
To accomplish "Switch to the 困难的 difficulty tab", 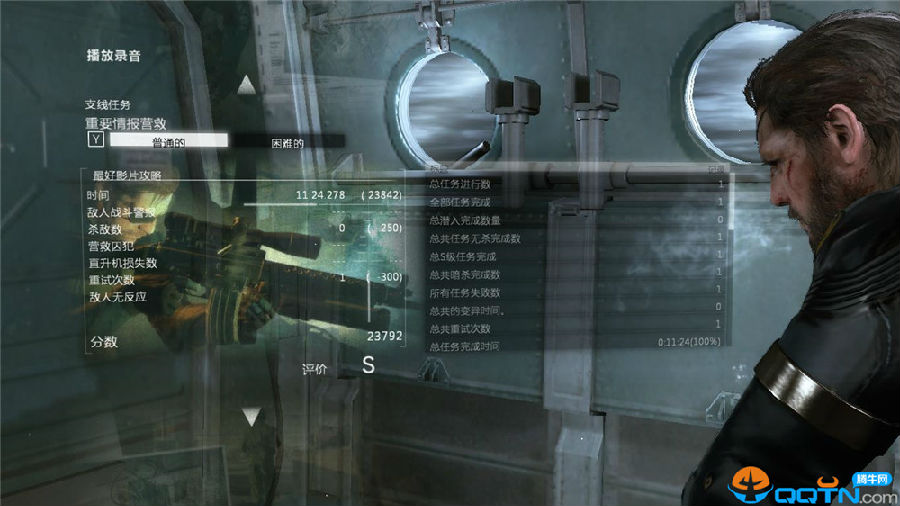I will click(x=287, y=142).
